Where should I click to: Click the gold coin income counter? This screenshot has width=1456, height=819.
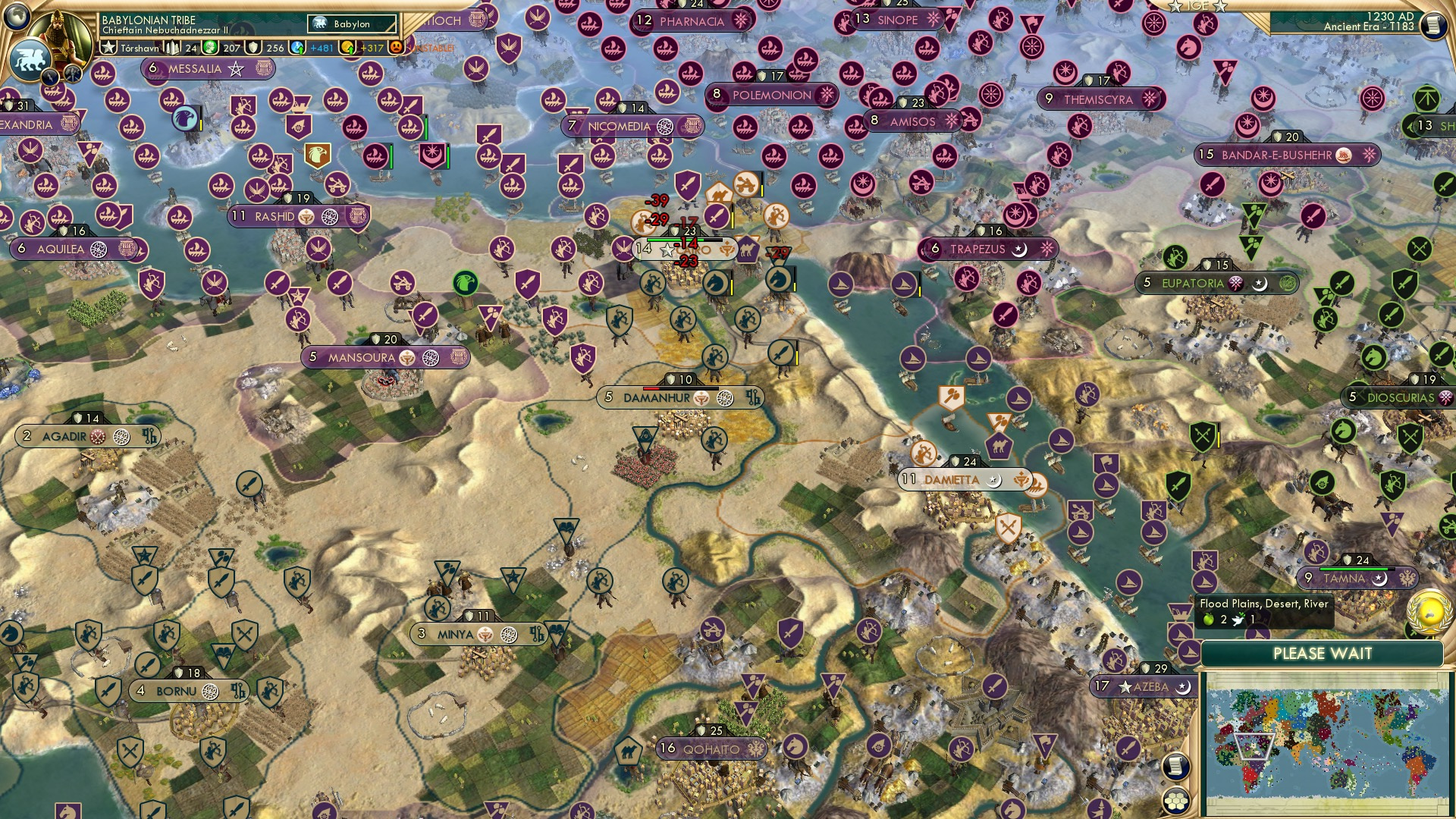tap(348, 46)
